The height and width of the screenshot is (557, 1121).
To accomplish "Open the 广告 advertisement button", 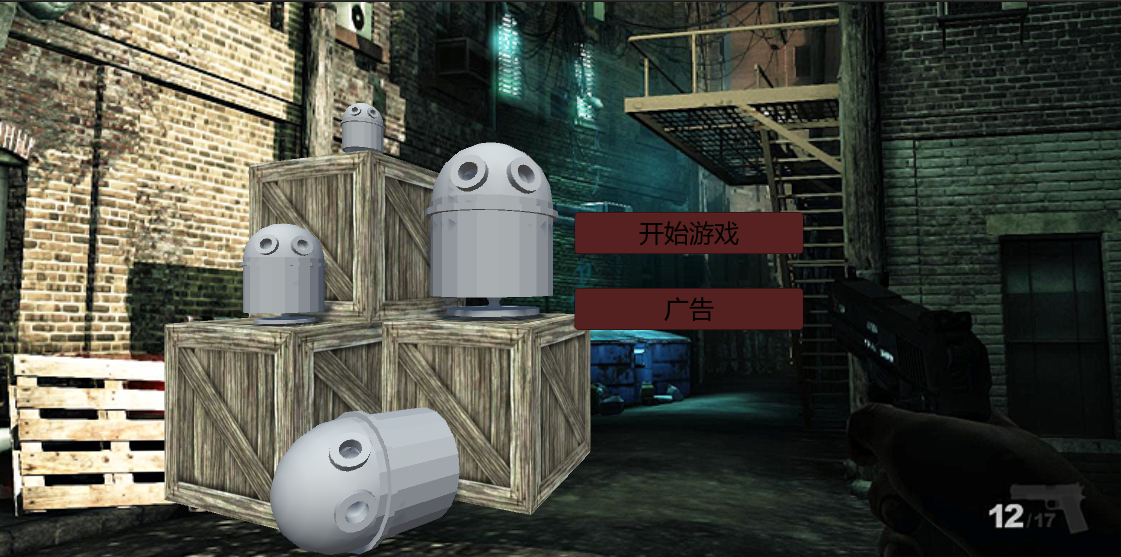I will pos(688,309).
